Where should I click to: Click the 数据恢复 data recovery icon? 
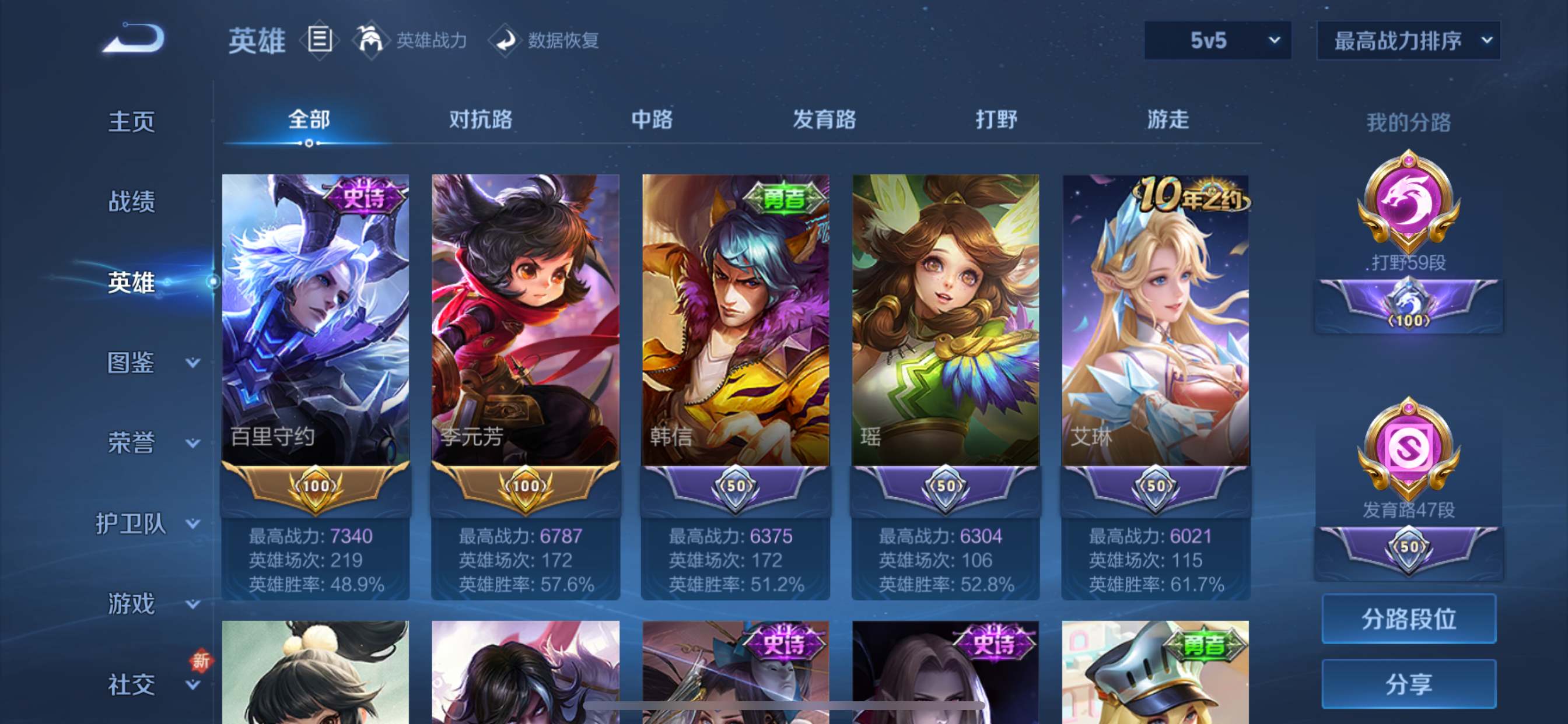click(506, 40)
